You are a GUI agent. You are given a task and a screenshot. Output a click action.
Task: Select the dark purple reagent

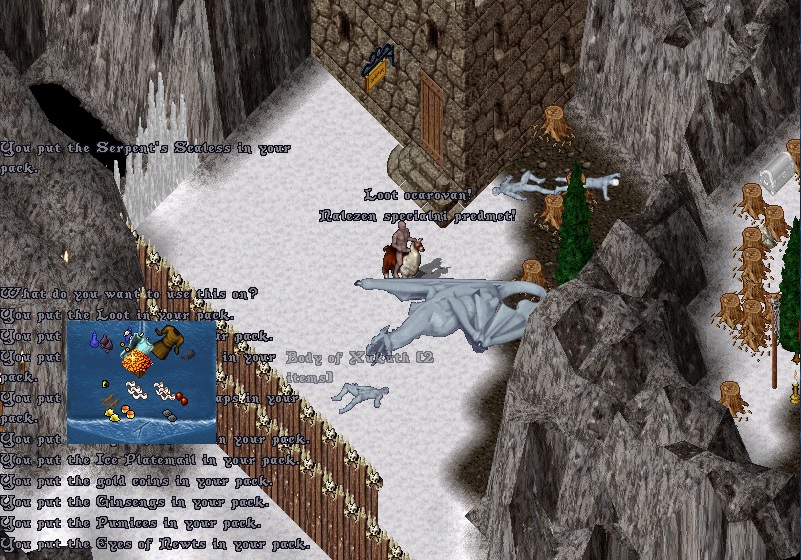(x=106, y=343)
